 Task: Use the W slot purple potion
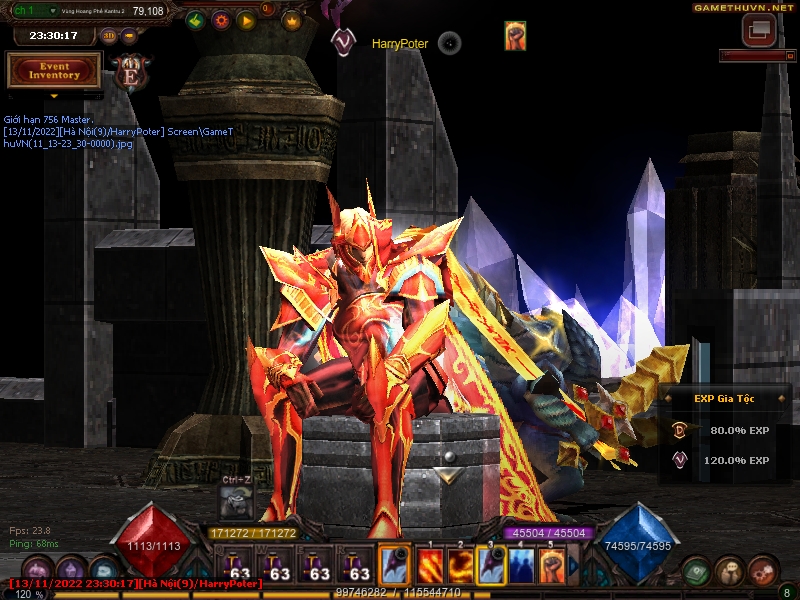(277, 567)
